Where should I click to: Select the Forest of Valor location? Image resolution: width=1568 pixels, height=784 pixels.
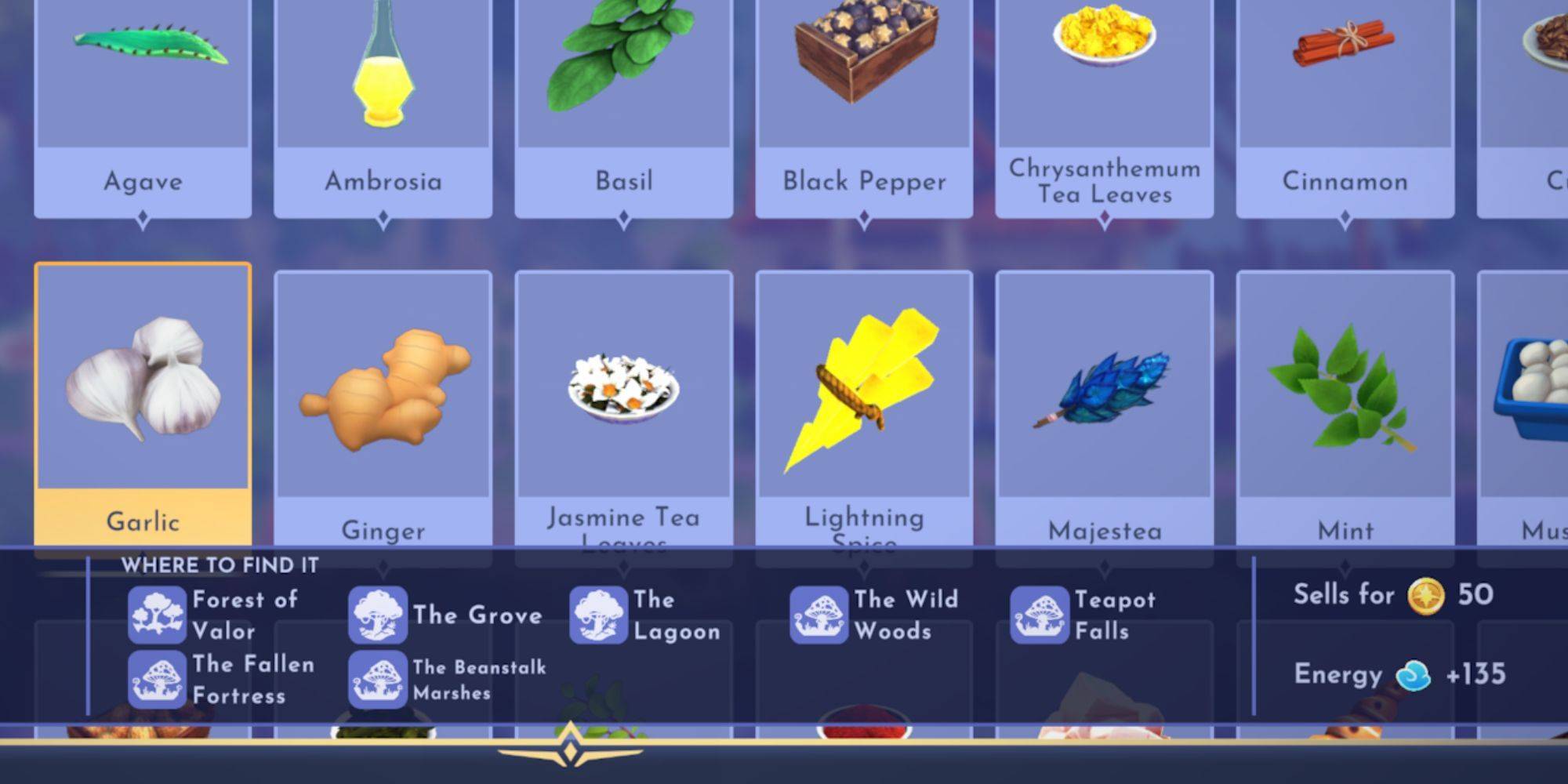coord(213,615)
